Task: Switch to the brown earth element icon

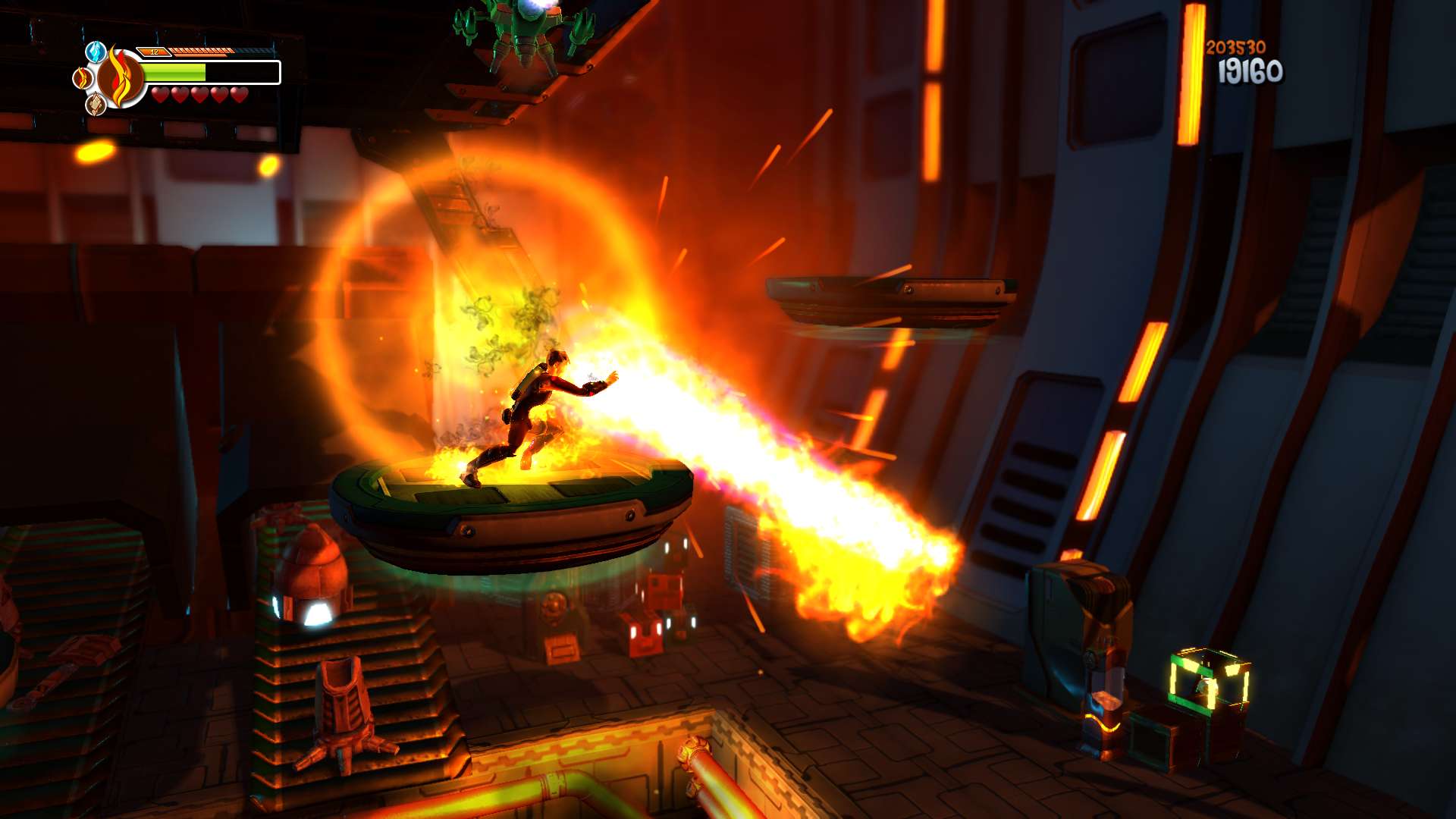Action: pyautogui.click(x=96, y=104)
